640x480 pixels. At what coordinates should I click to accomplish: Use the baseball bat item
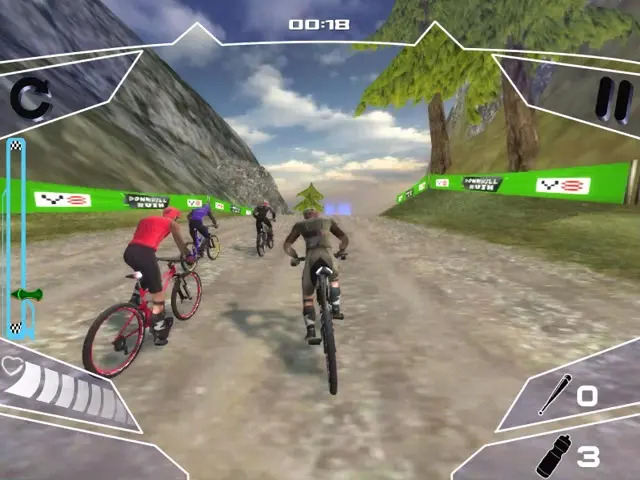[x=555, y=396]
